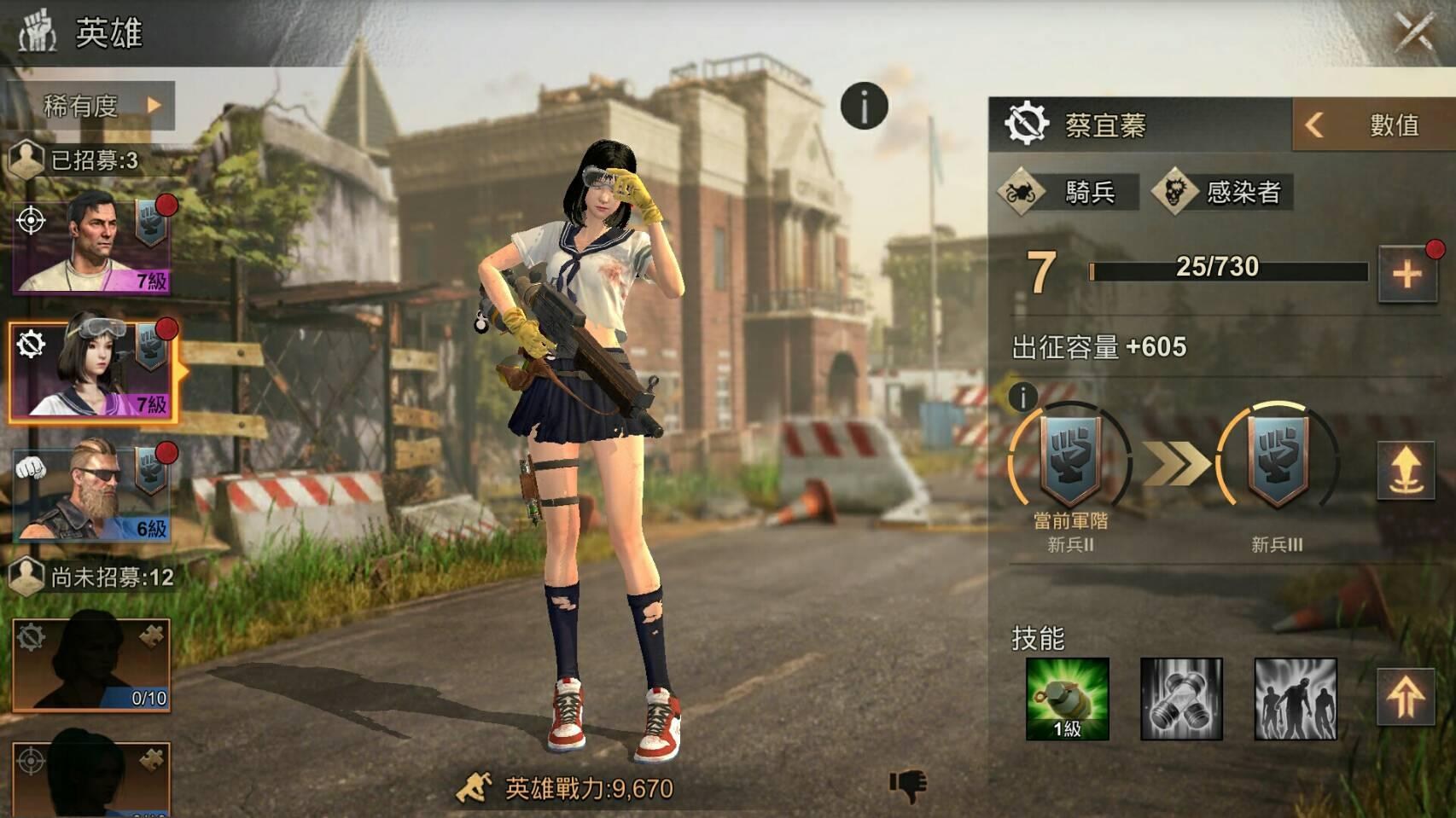View the current rank 新兵II badge

1070,462
